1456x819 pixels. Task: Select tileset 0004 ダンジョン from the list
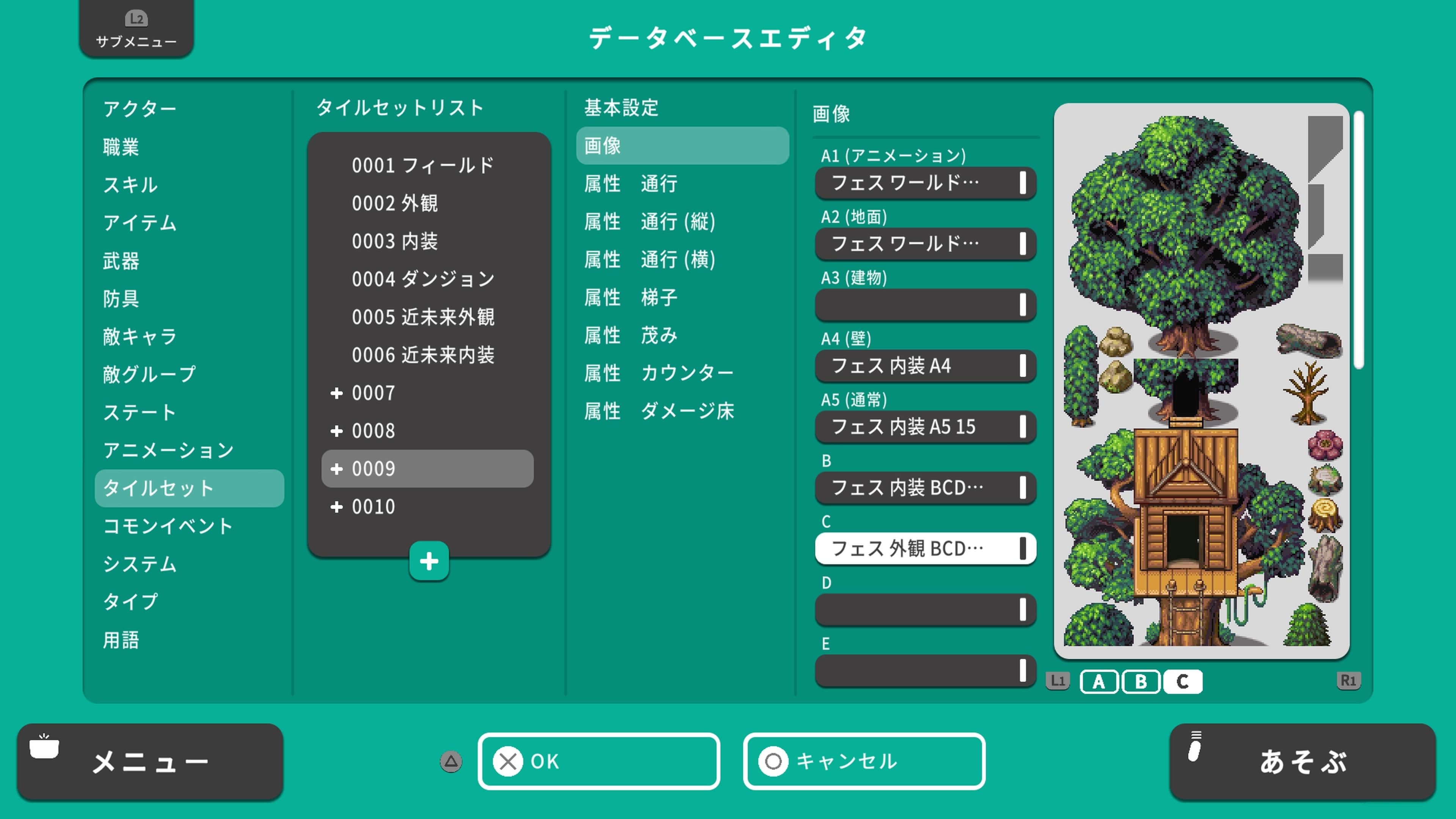[424, 279]
